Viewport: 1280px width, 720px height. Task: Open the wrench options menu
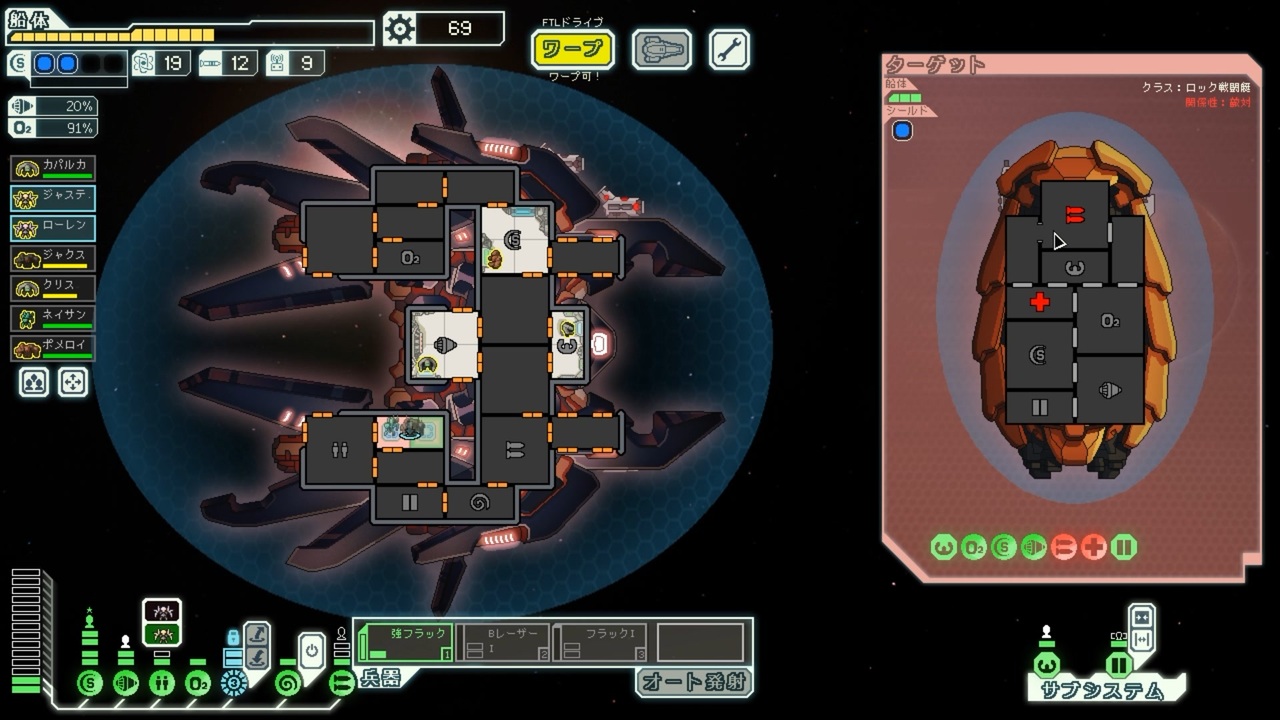729,49
